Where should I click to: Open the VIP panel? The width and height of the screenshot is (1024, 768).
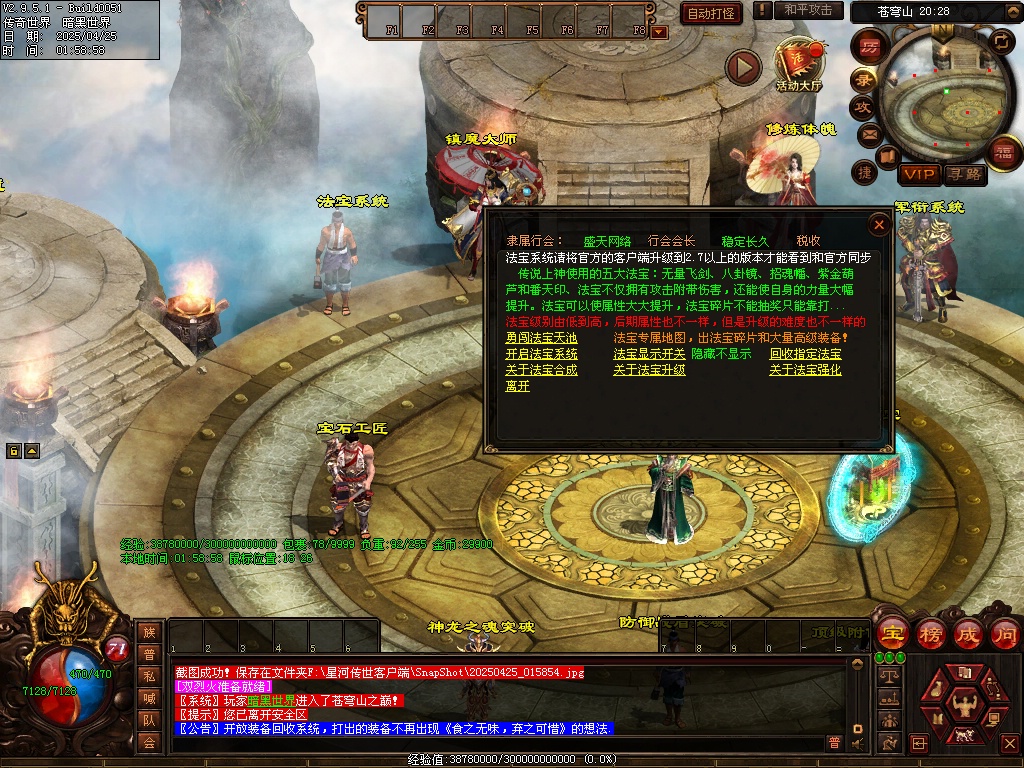[x=917, y=174]
